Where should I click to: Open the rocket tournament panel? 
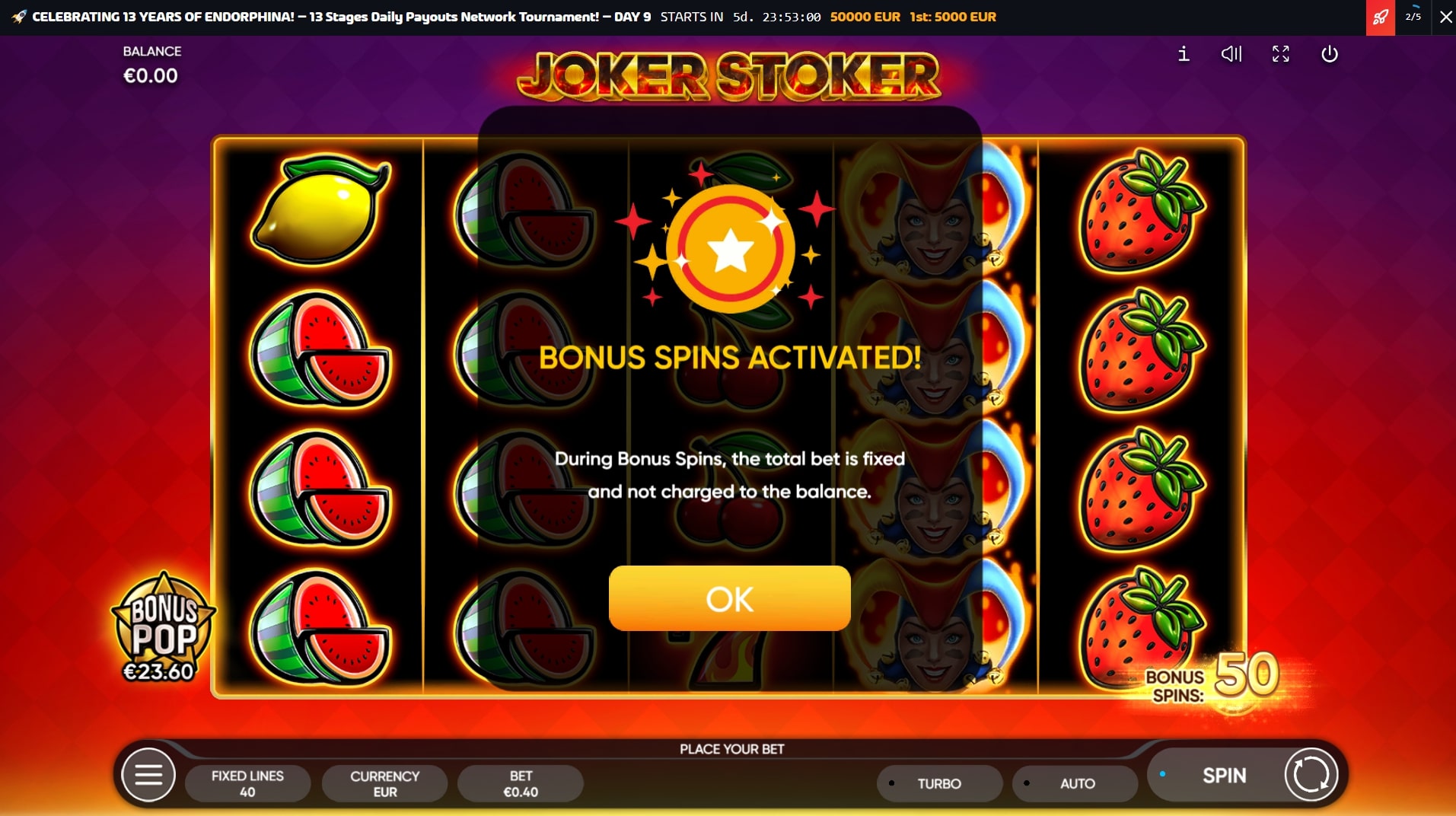(1380, 17)
